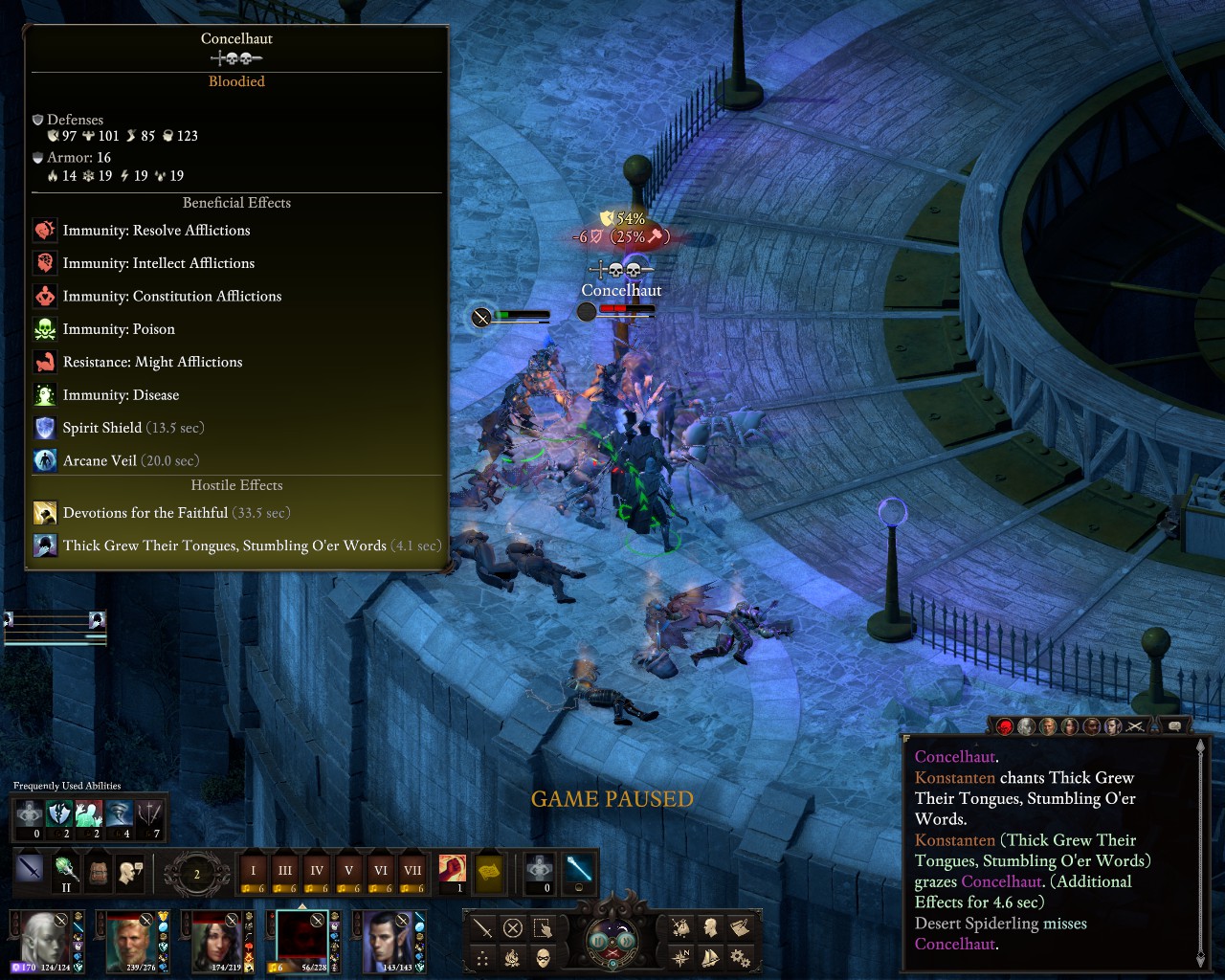Rest the party with the campfire icon
Image resolution: width=1225 pixels, height=980 pixels.
tap(513, 957)
